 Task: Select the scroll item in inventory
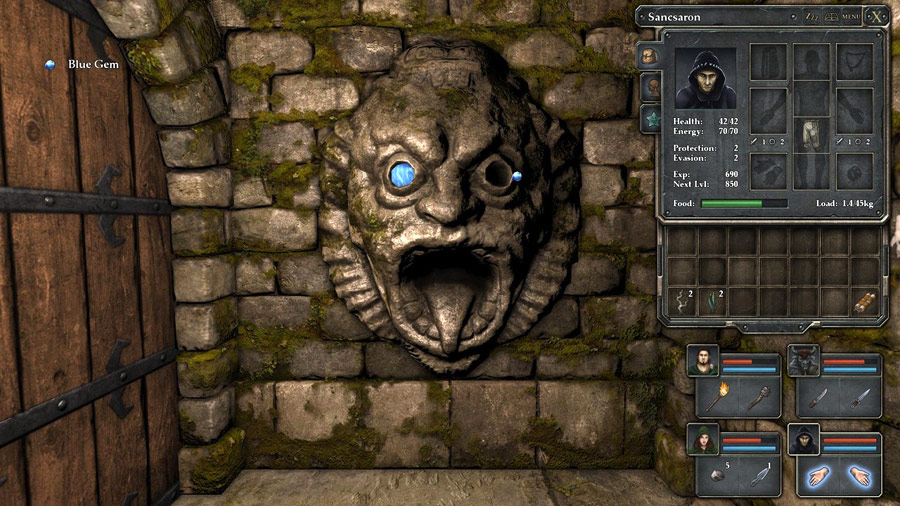(x=865, y=301)
